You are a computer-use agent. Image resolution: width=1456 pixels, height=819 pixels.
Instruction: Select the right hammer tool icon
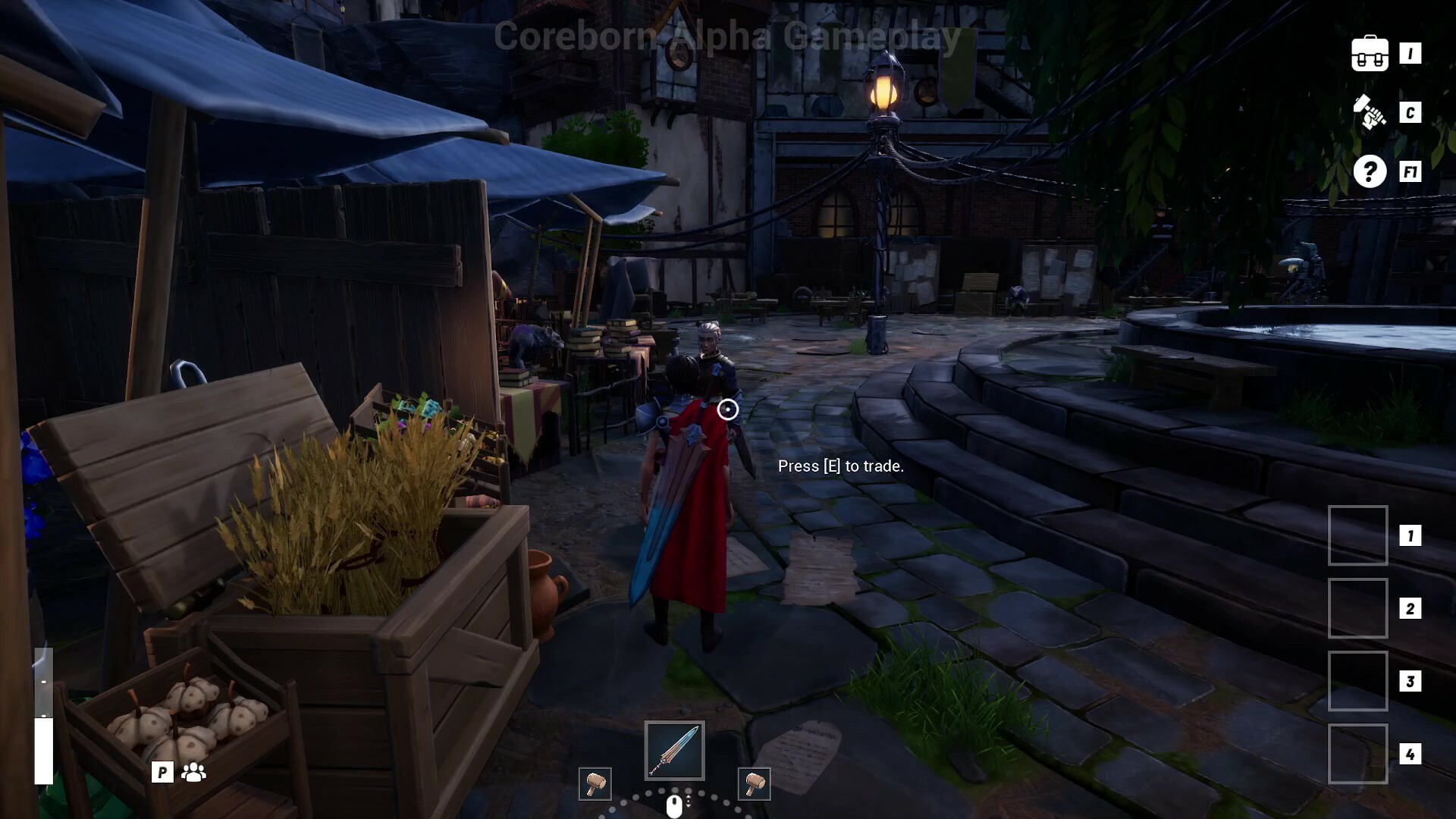point(753,785)
